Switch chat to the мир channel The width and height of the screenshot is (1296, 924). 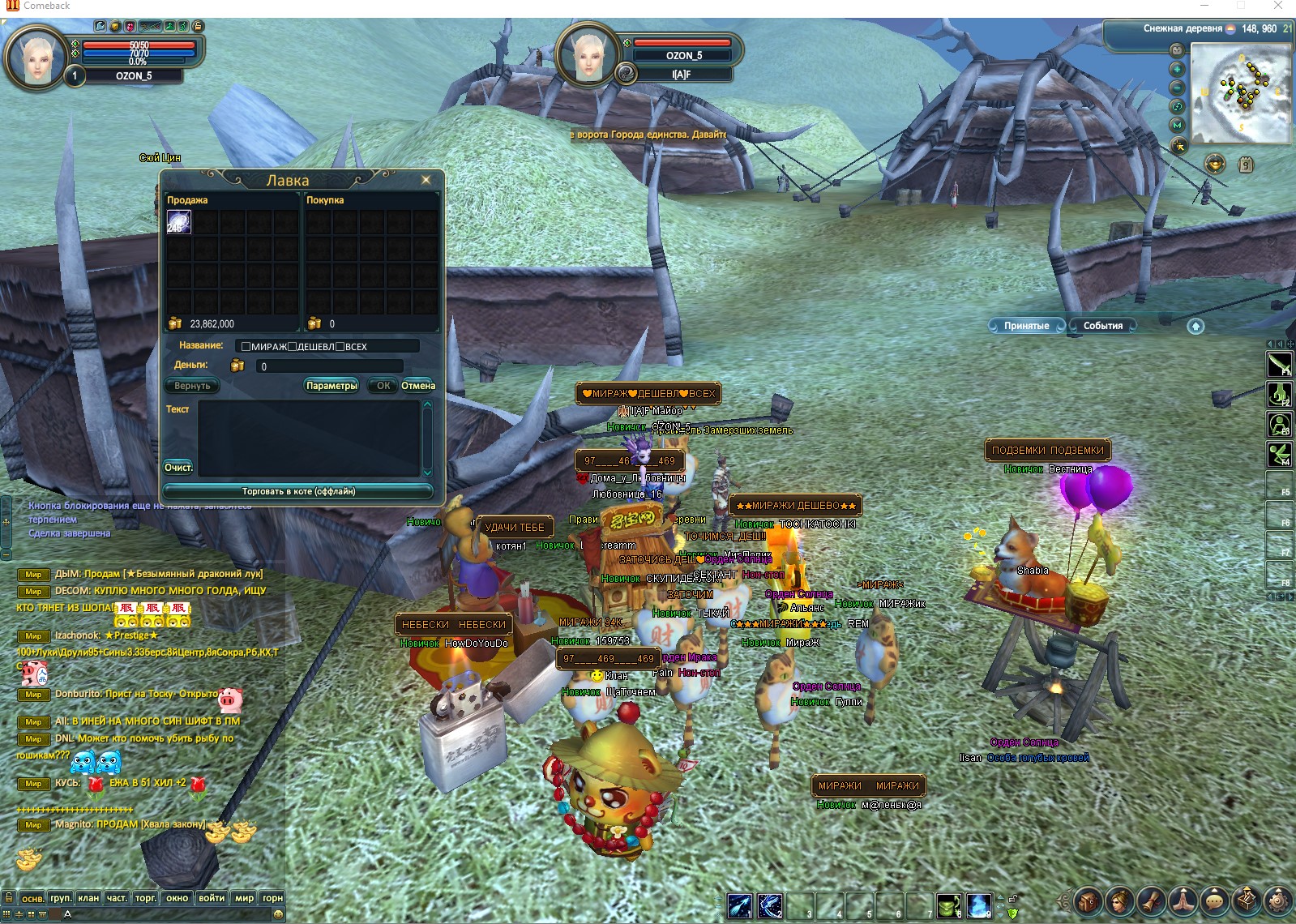tap(244, 898)
